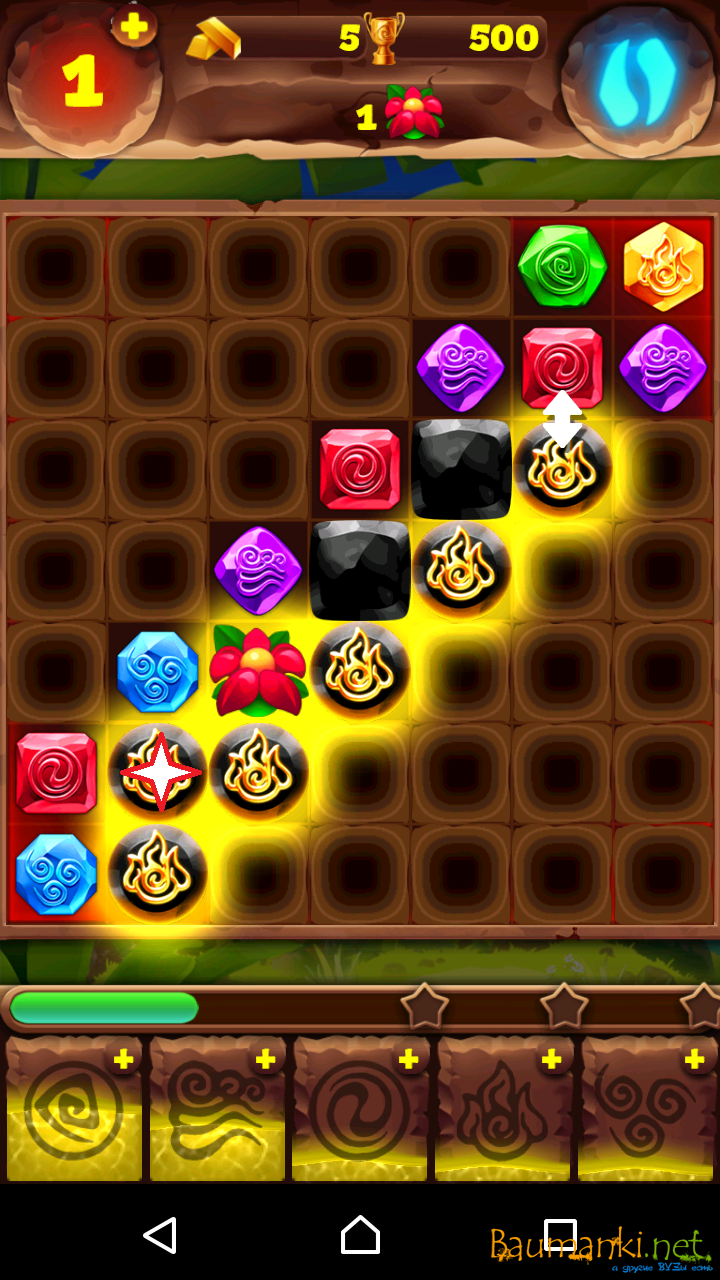720x1280 pixels.
Task: Add extra moves with the red orb's plus button
Action: tap(133, 25)
